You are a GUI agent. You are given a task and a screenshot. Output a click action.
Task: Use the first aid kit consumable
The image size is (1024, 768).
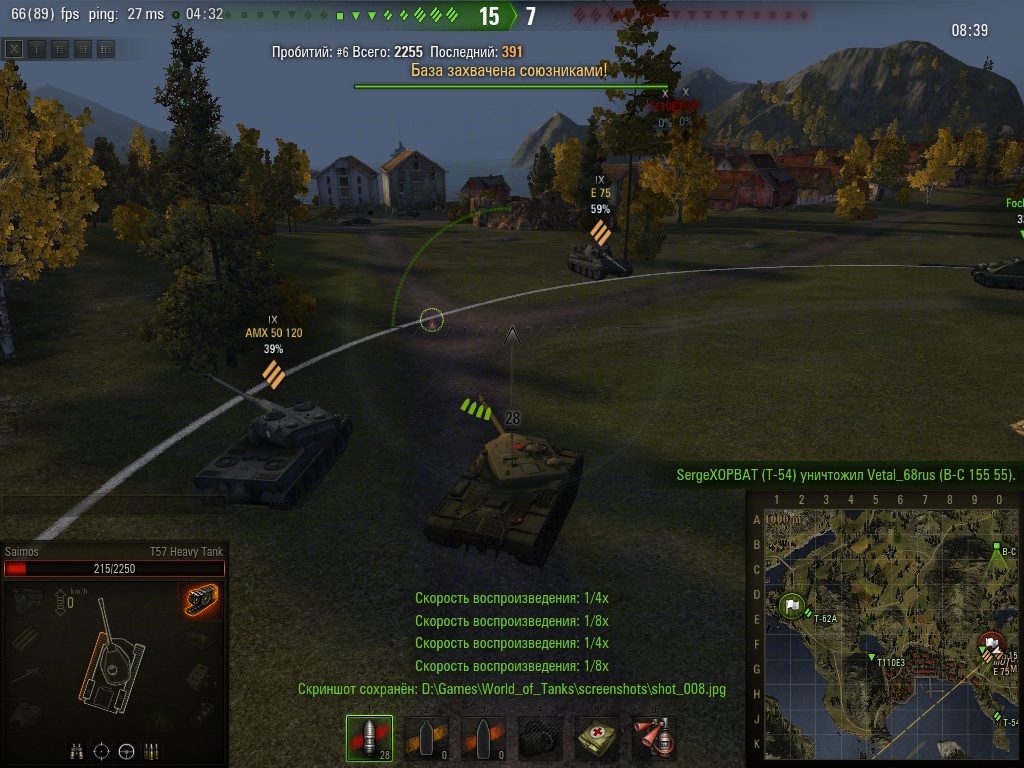(x=597, y=740)
